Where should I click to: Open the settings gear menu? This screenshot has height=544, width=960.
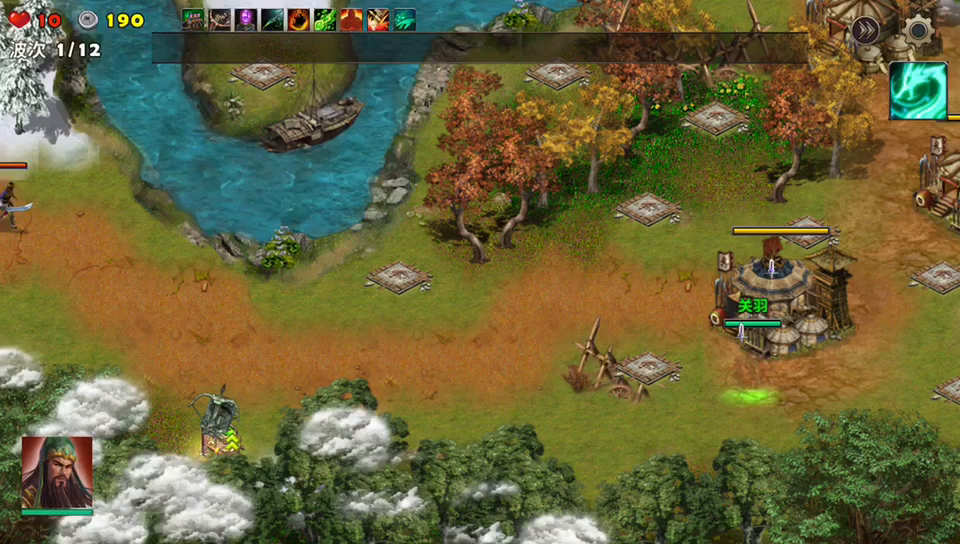pyautogui.click(x=917, y=31)
